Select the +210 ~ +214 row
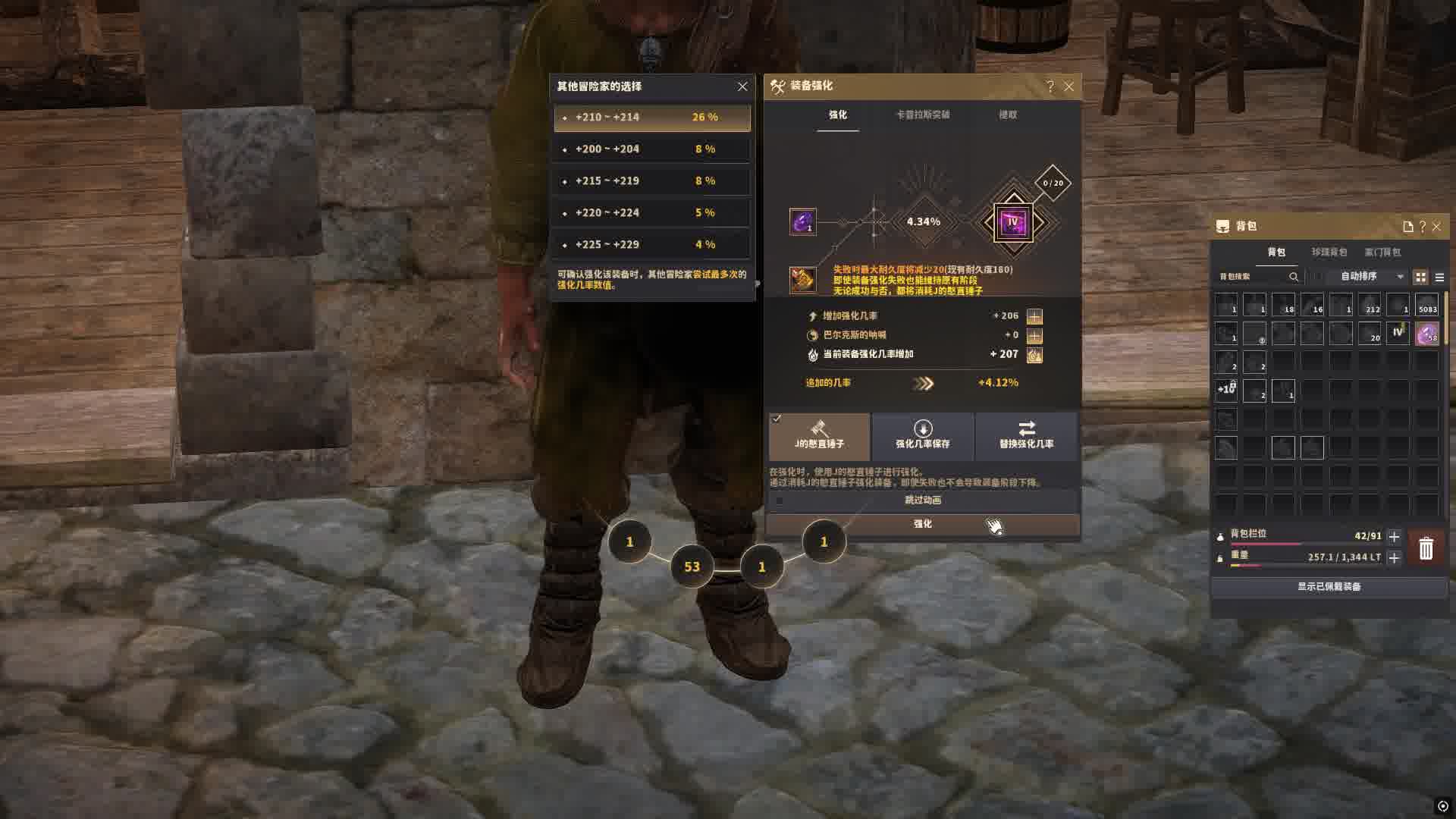This screenshot has width=1456, height=819. pos(652,118)
